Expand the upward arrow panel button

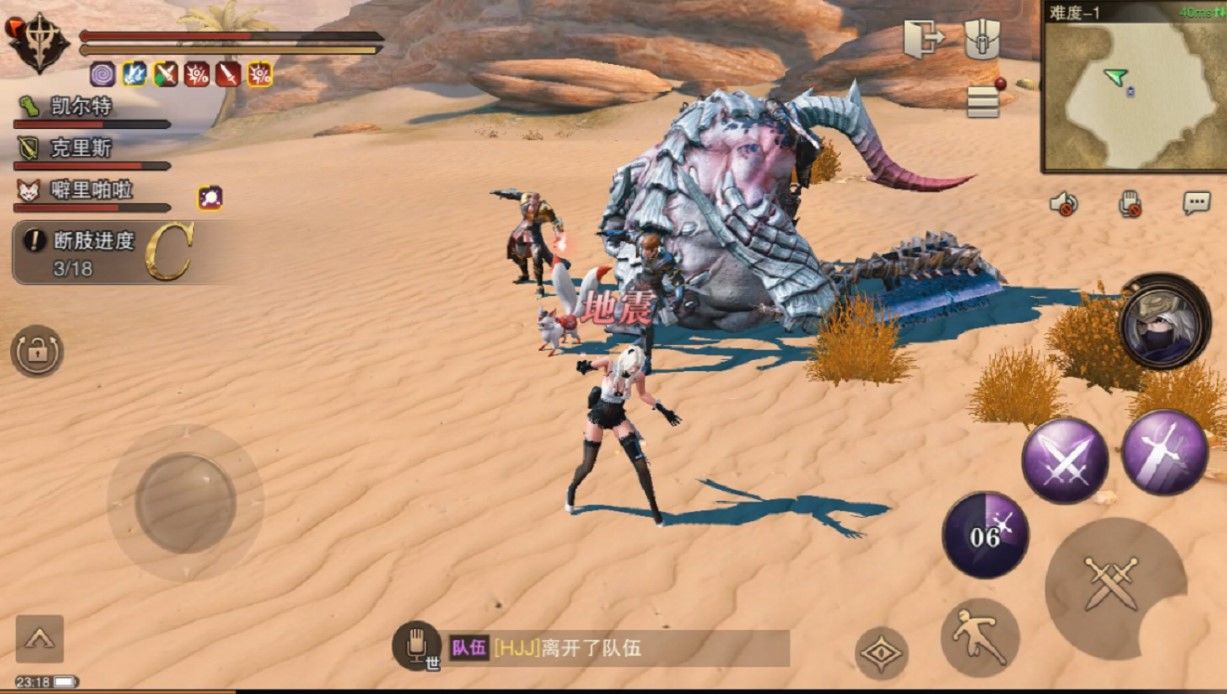(x=40, y=638)
